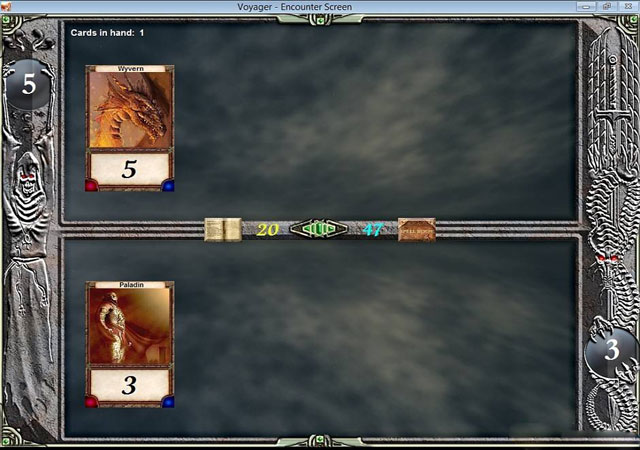Select the Wyvern card
The image size is (640, 450).
[x=129, y=128]
